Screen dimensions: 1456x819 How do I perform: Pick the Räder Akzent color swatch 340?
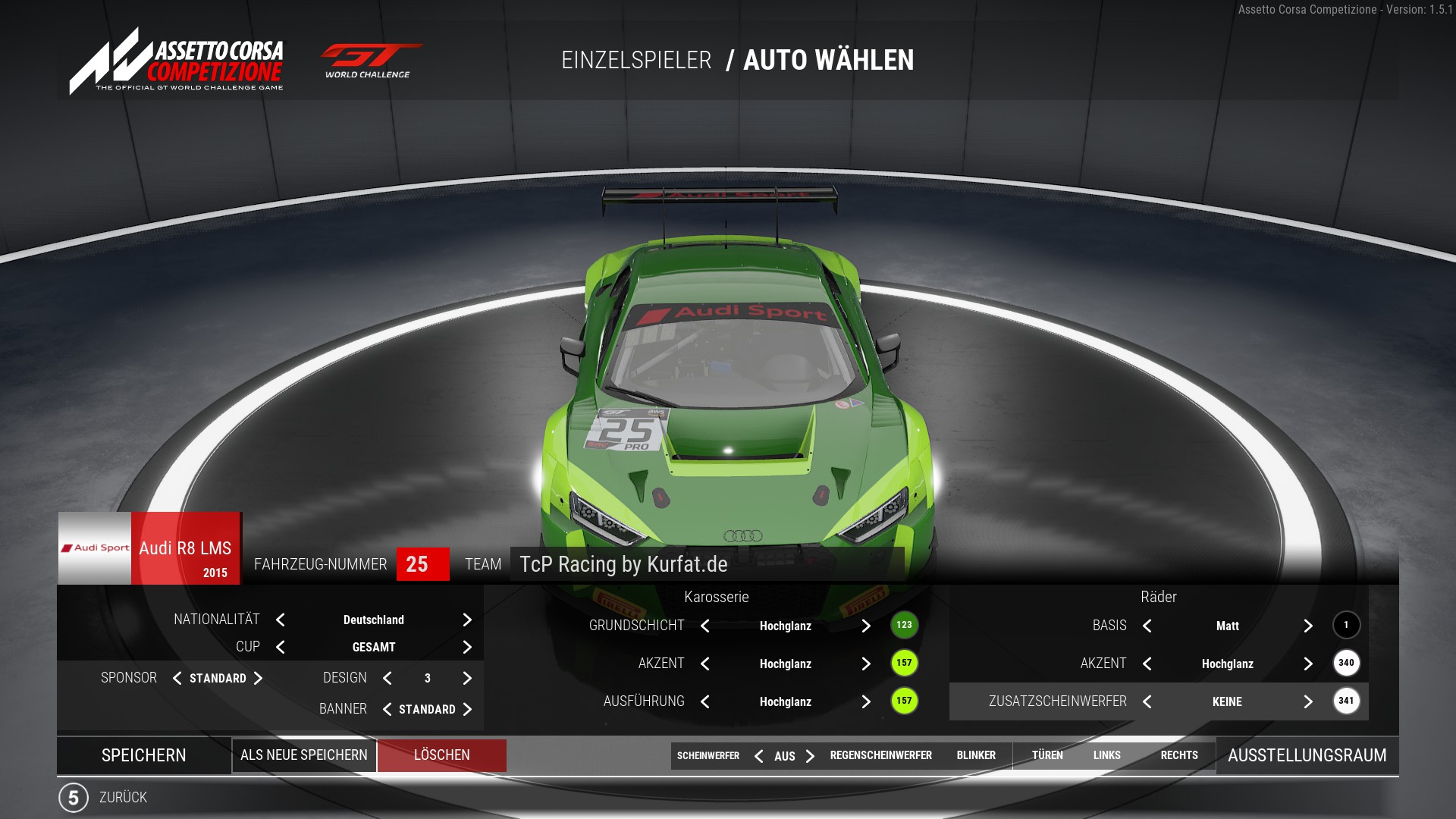tap(1346, 664)
